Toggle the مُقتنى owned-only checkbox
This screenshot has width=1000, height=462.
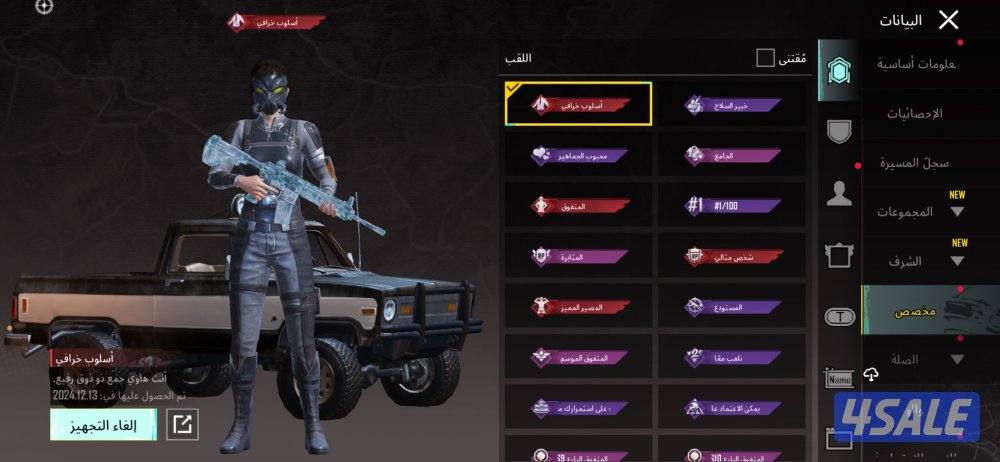click(765, 58)
